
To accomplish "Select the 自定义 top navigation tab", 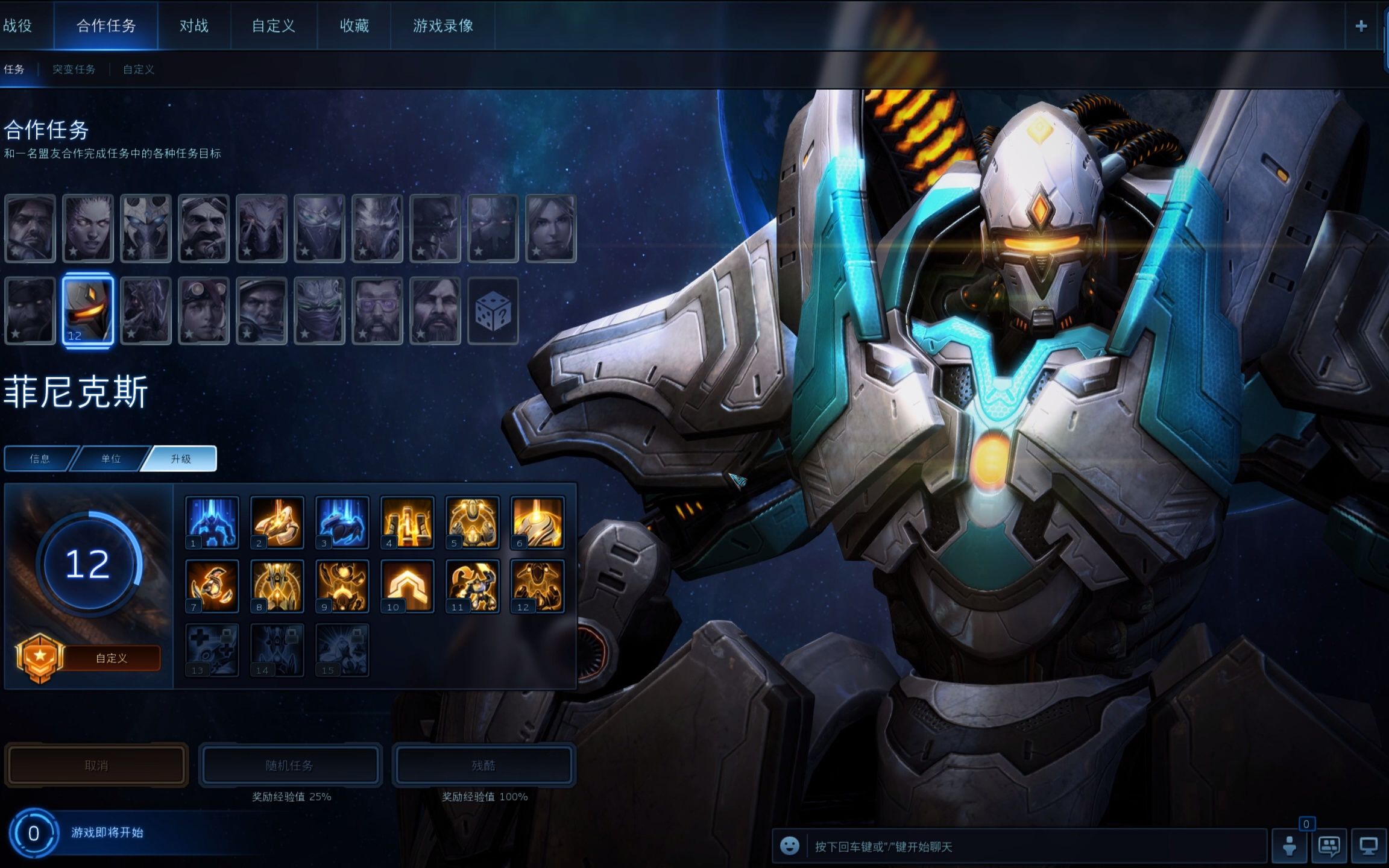I will tap(273, 26).
